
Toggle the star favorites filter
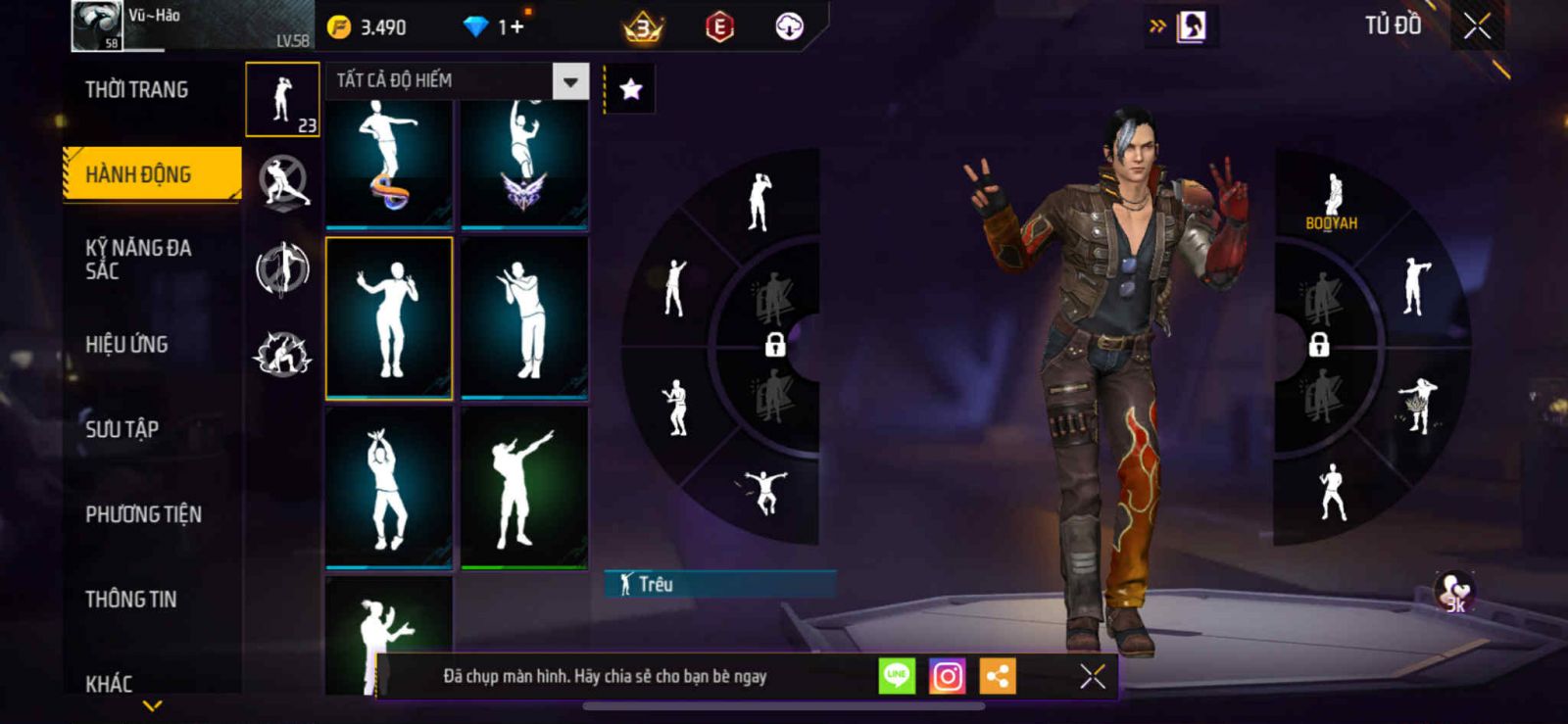[630, 90]
